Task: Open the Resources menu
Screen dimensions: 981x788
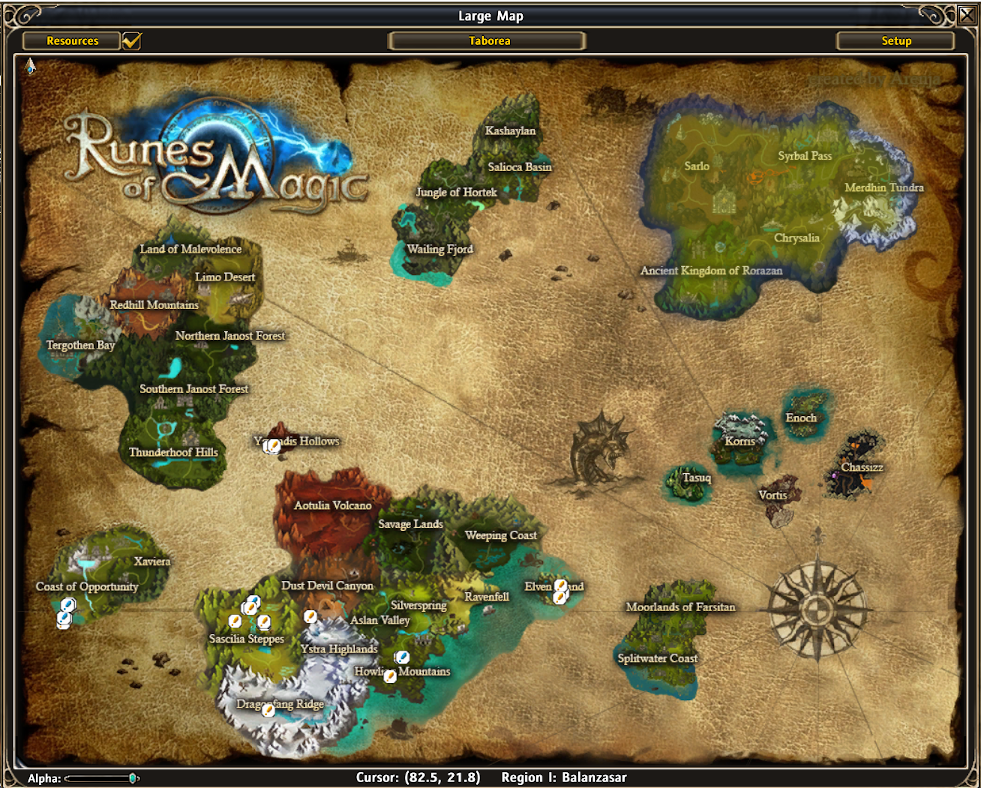Action: point(72,41)
